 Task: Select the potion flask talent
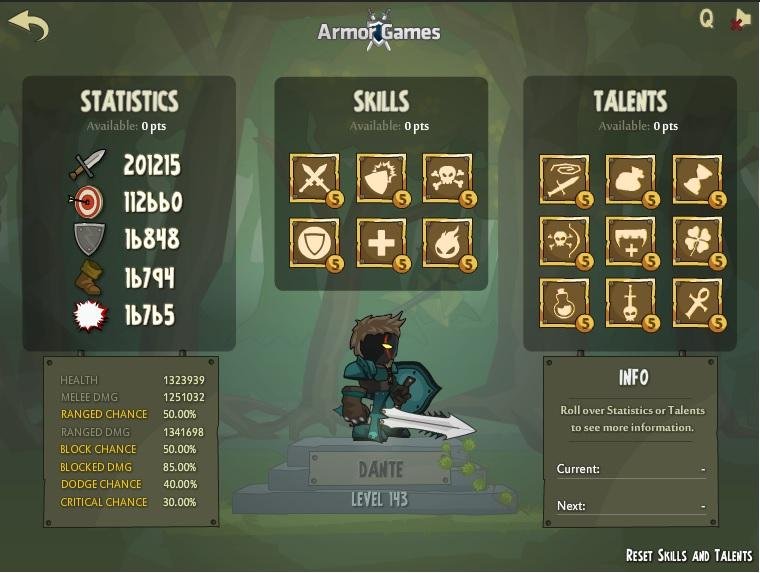pyautogui.click(x=564, y=303)
